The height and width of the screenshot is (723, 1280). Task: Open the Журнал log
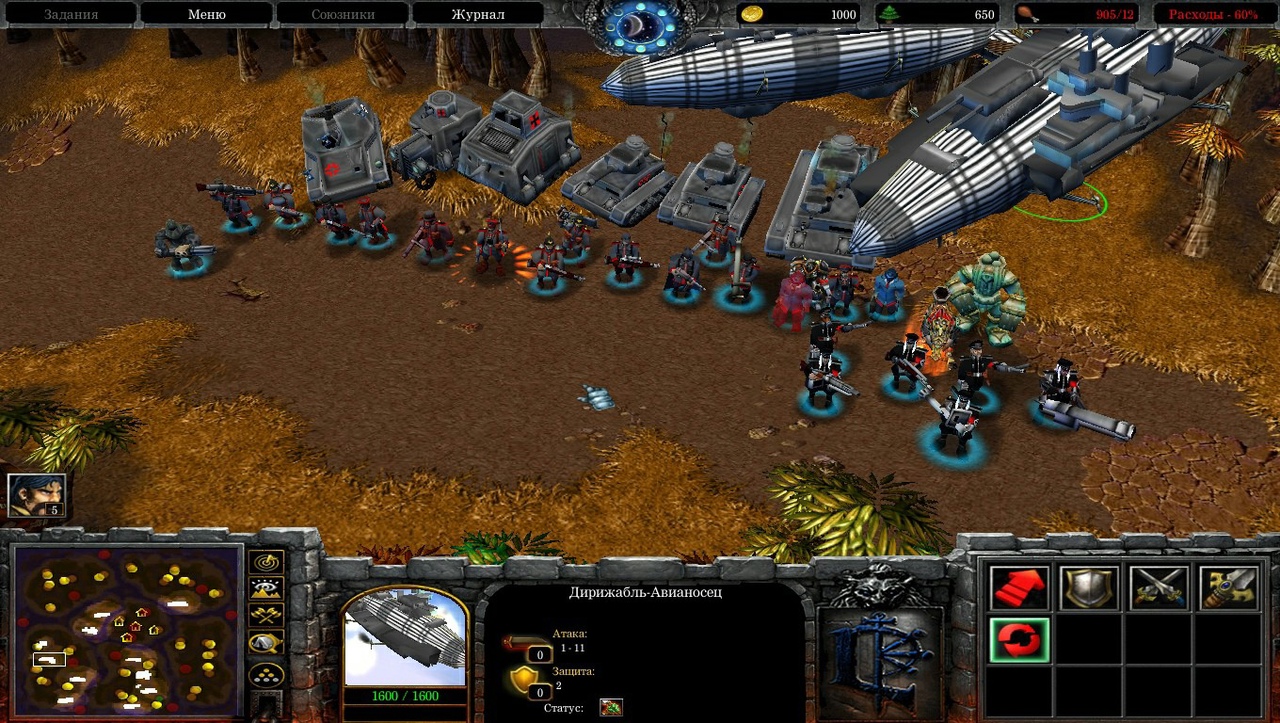477,14
